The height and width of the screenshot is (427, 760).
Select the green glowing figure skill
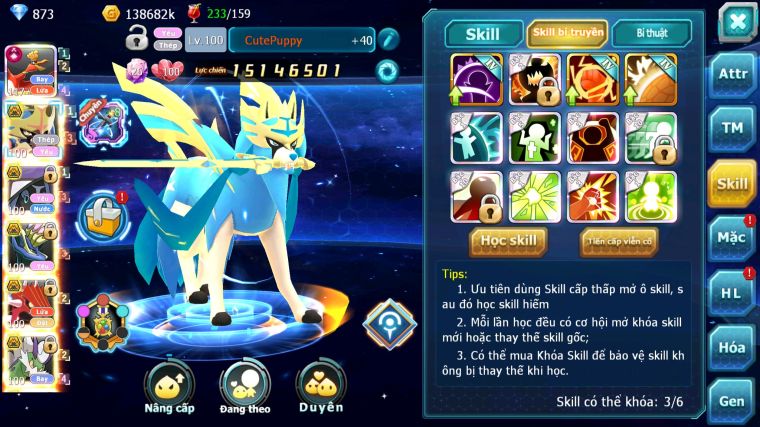coord(652,196)
